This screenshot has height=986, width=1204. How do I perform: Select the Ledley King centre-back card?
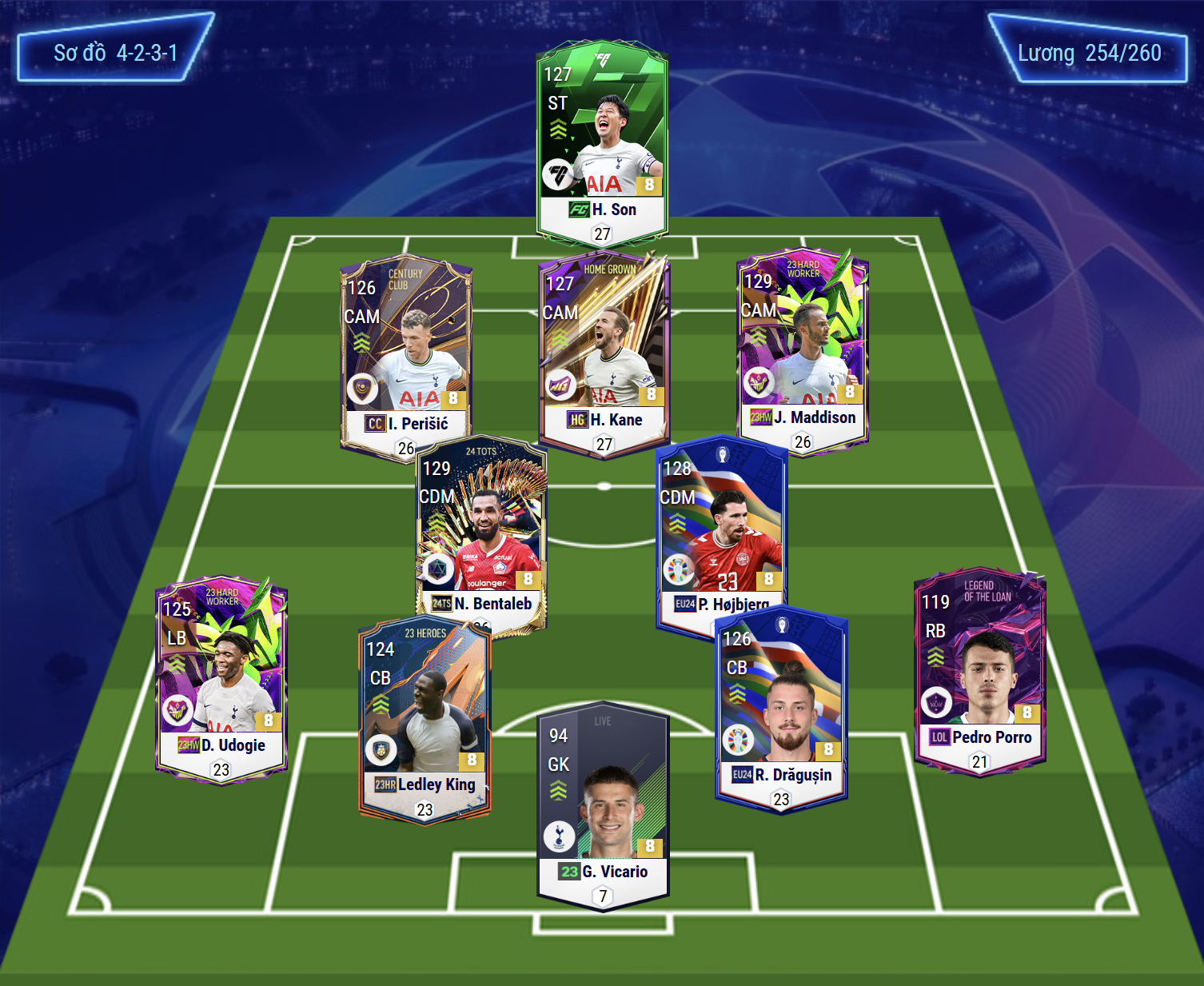click(x=425, y=720)
